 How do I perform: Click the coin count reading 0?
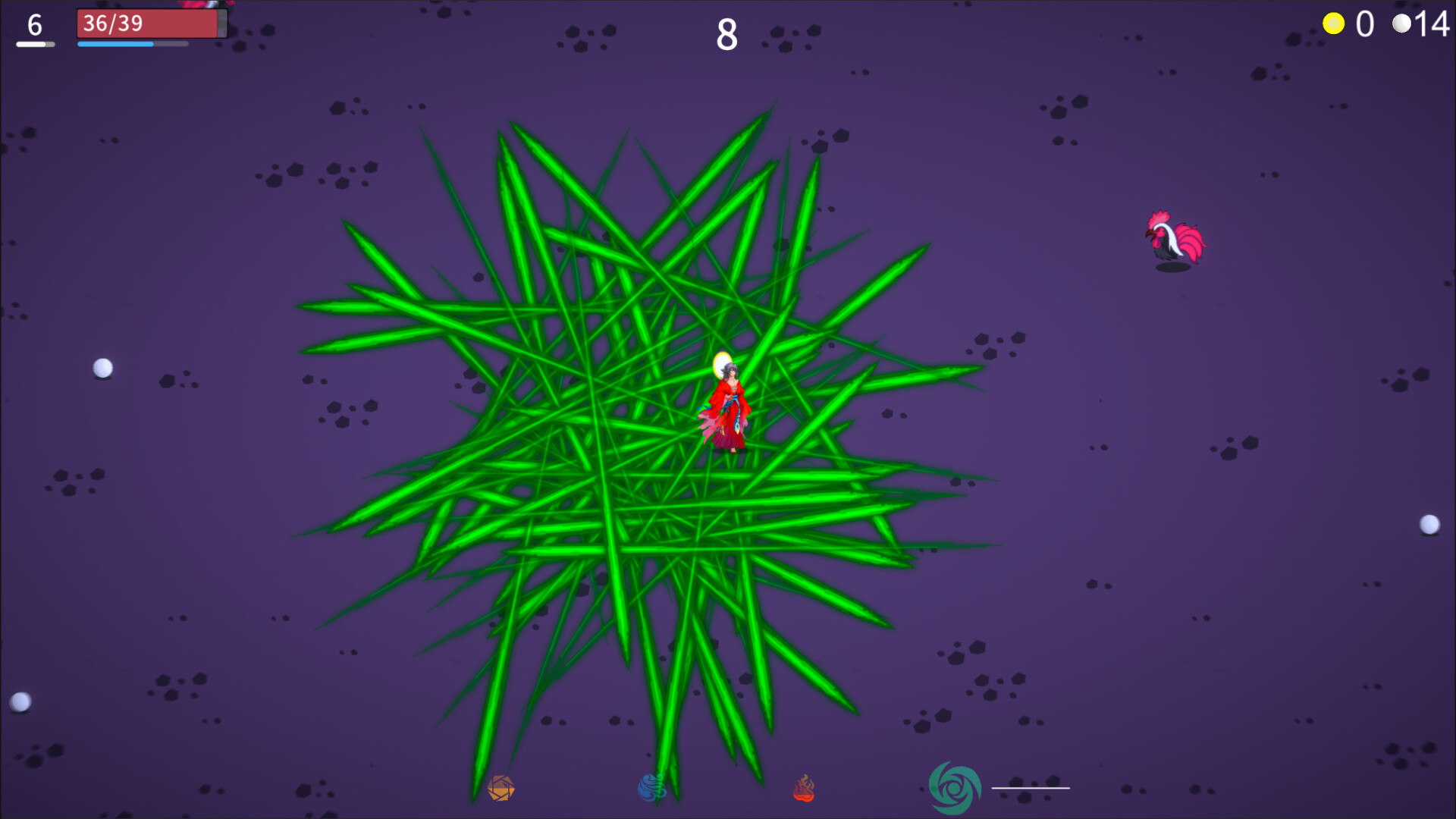(1363, 24)
